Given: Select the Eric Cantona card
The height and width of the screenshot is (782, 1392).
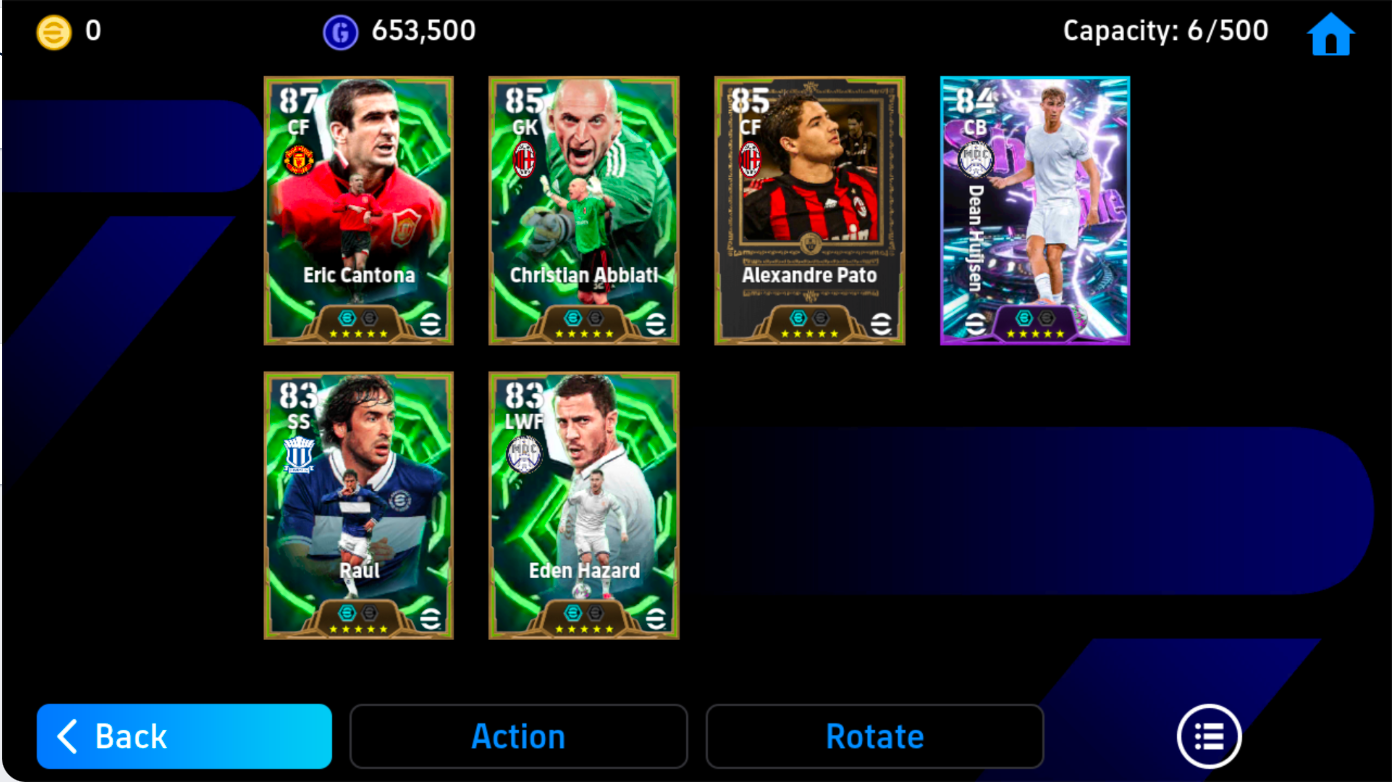Looking at the screenshot, I should [358, 210].
